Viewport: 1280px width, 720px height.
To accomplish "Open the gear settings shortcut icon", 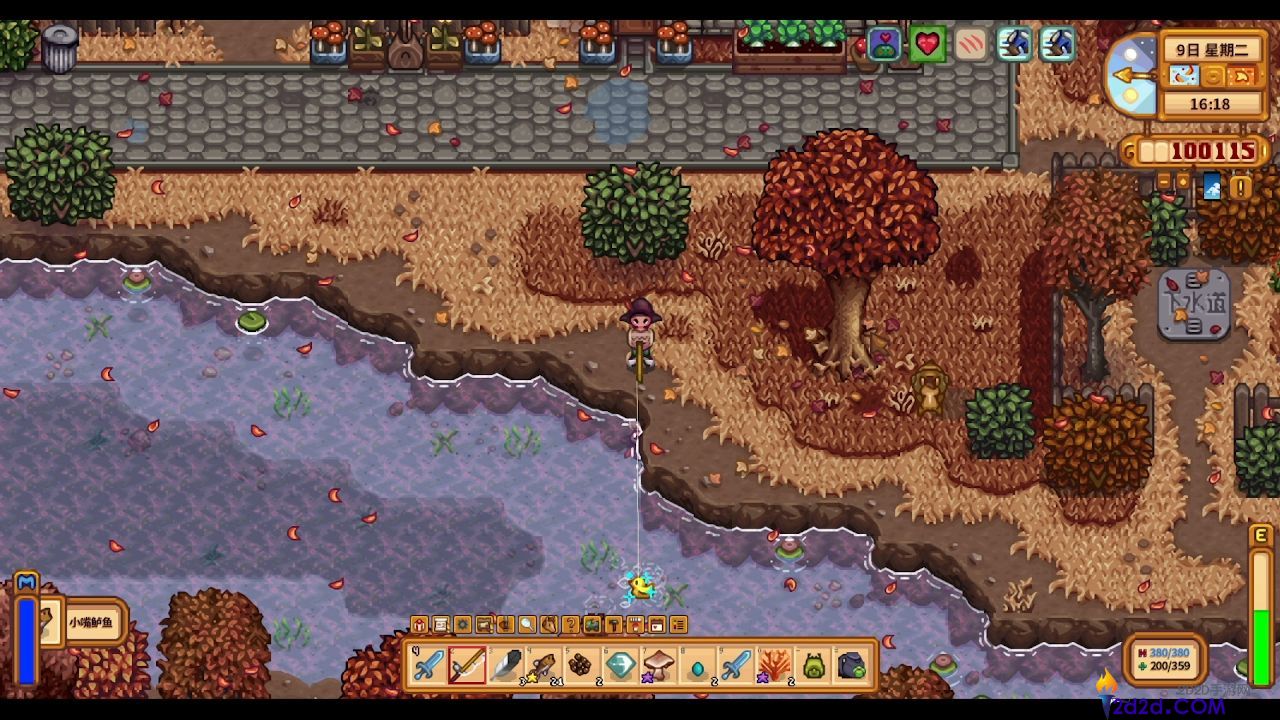I will click(462, 625).
